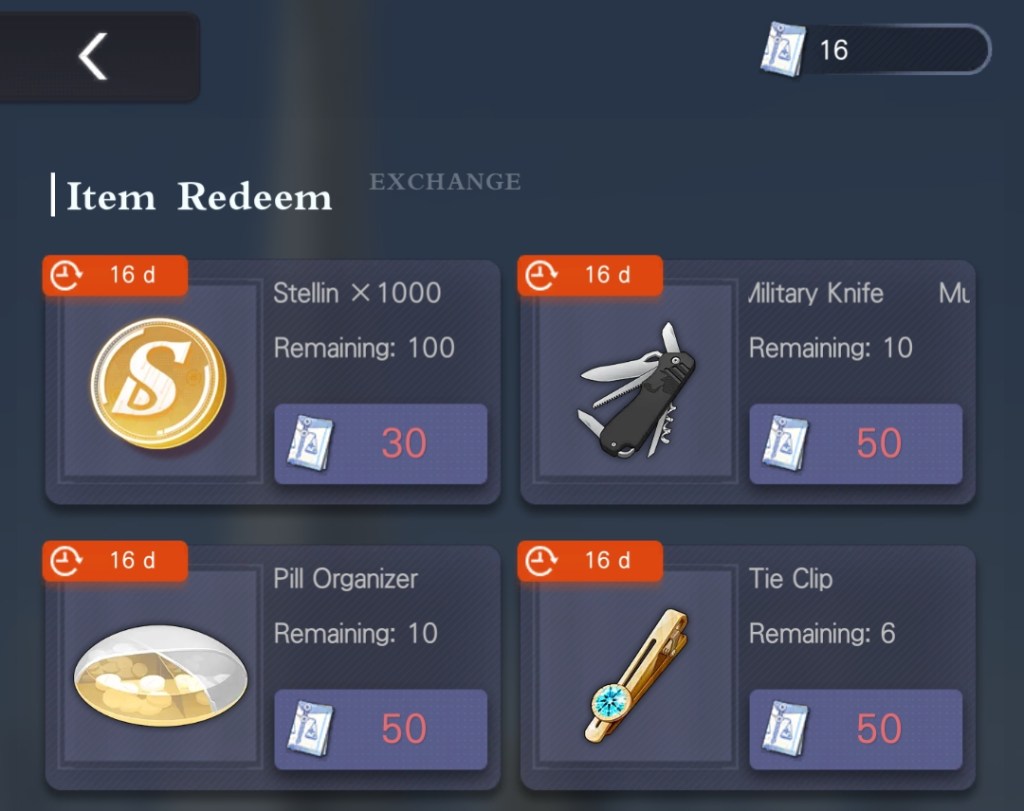Select the Tie Clip item icon

[637, 675]
